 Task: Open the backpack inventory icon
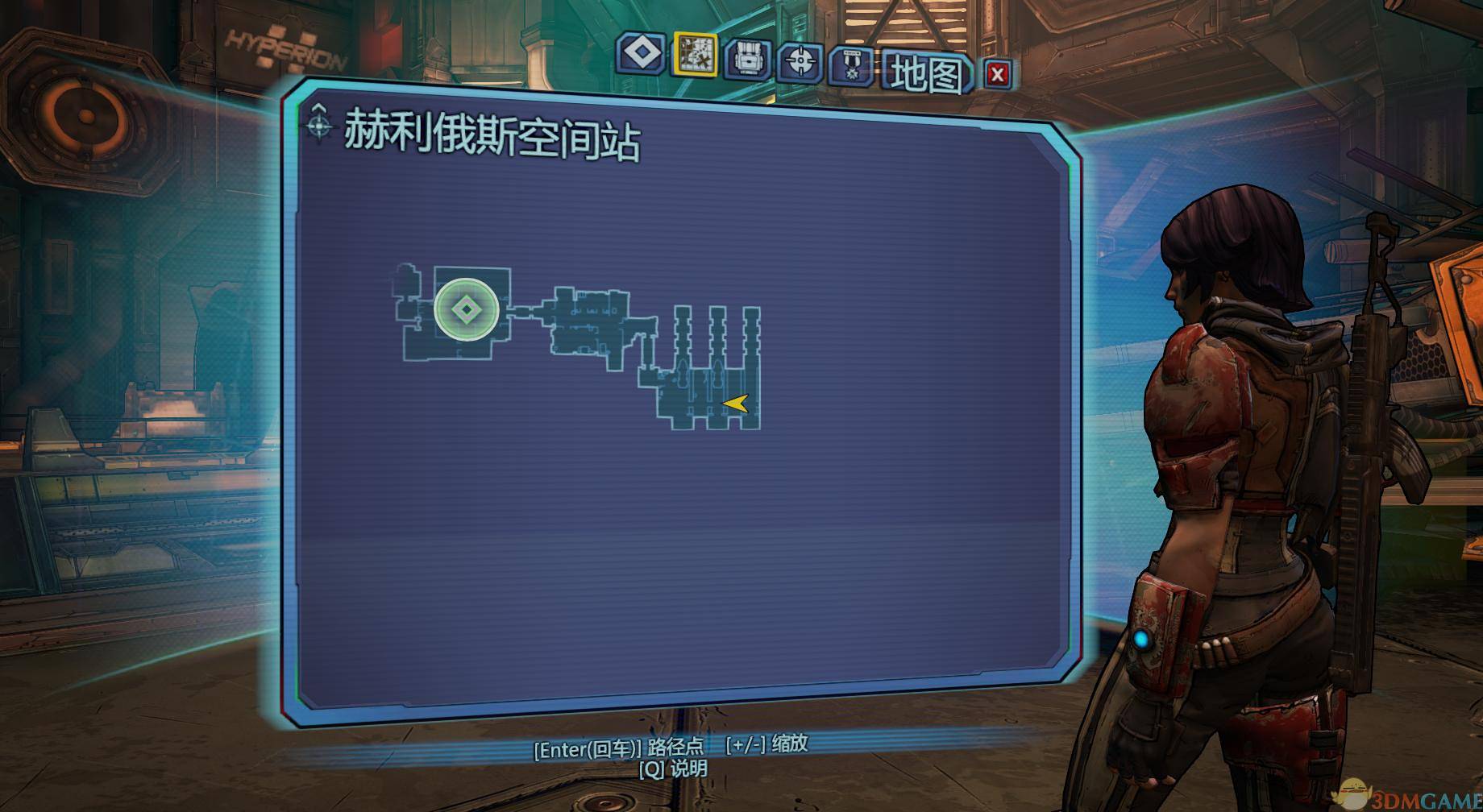(749, 58)
